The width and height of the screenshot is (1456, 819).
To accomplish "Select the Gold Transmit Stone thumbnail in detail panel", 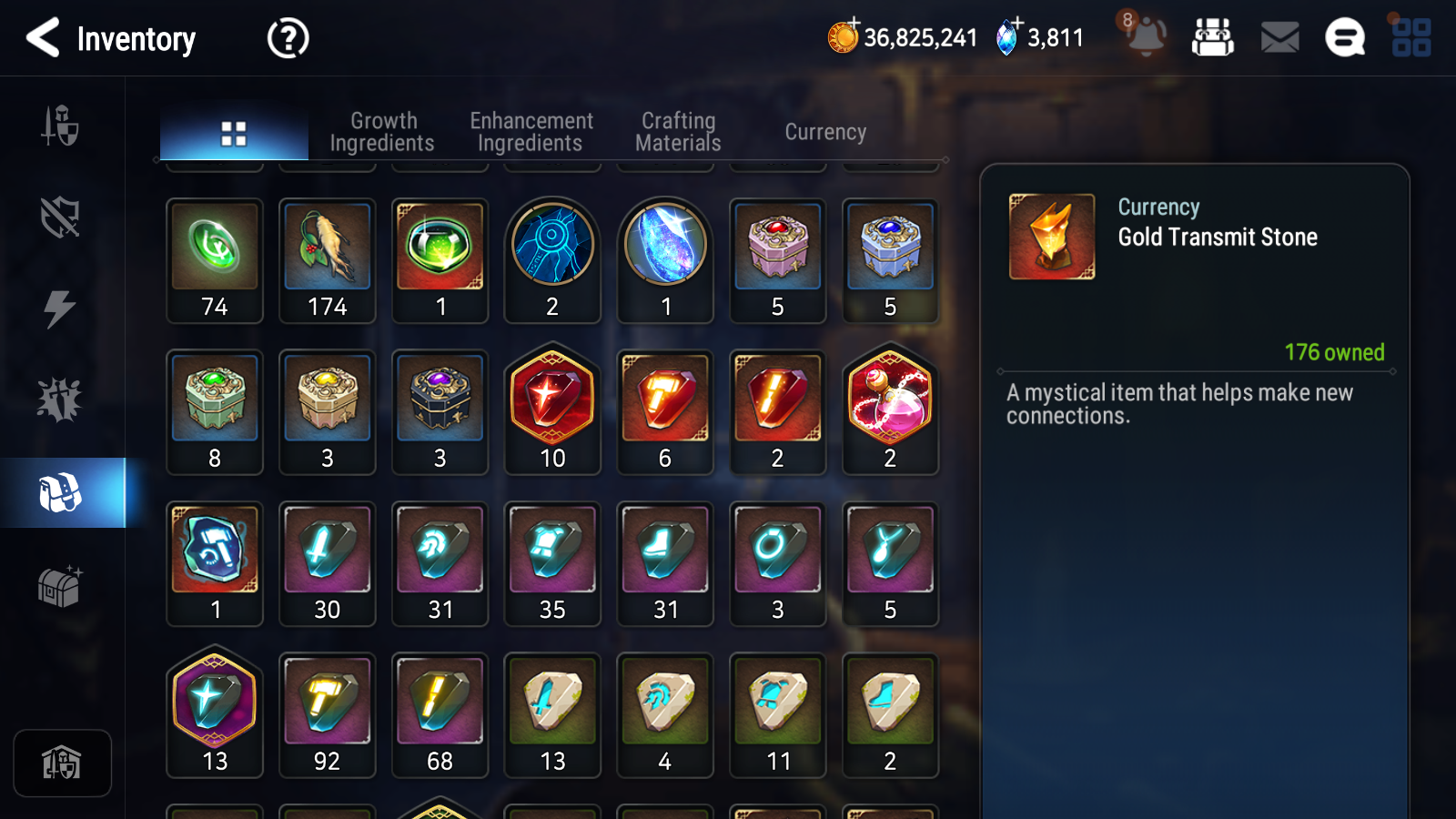I will [1052, 235].
